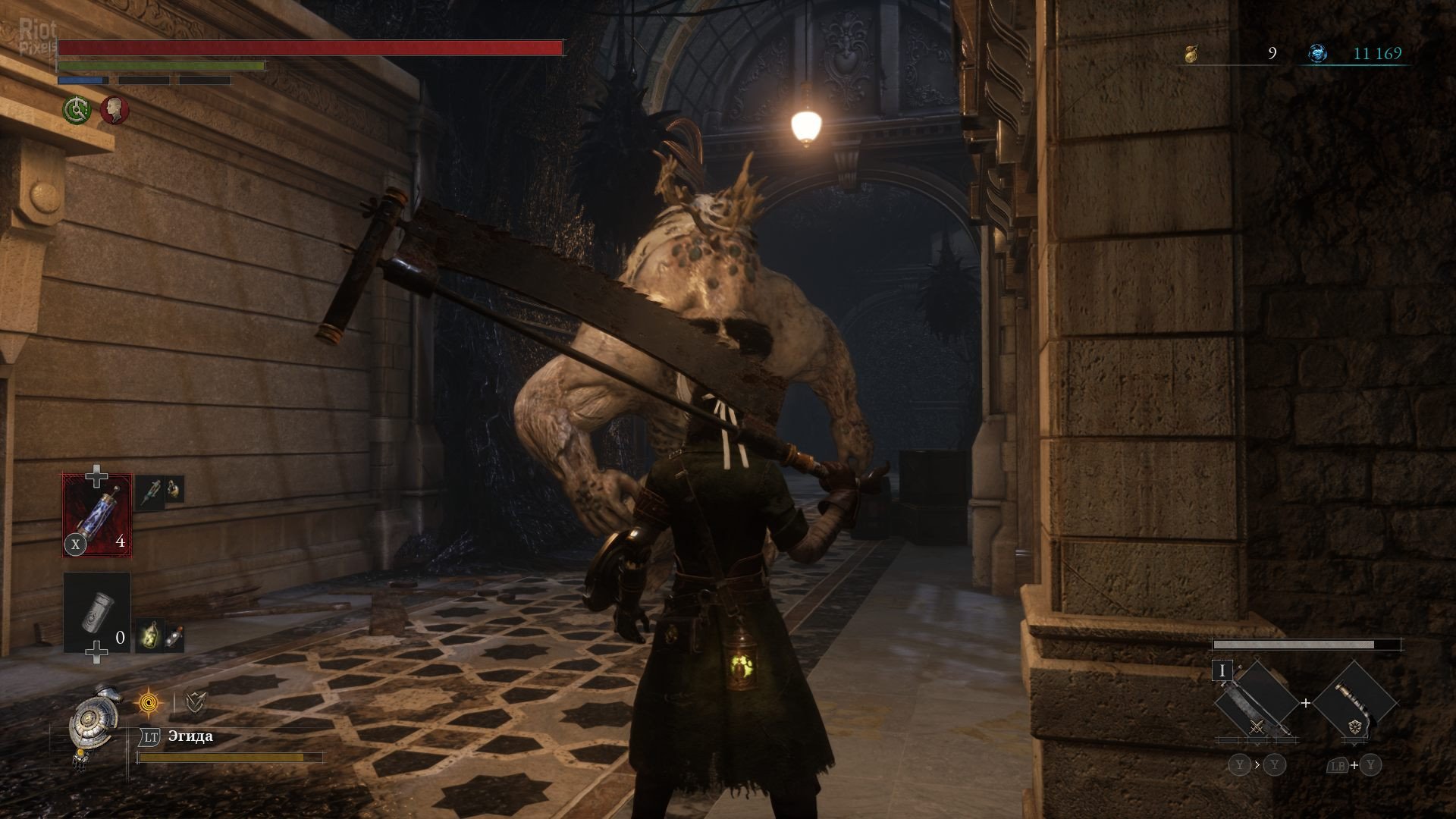The height and width of the screenshot is (819, 1456).
Task: Click the shield with arrow icon
Action: click(x=195, y=704)
